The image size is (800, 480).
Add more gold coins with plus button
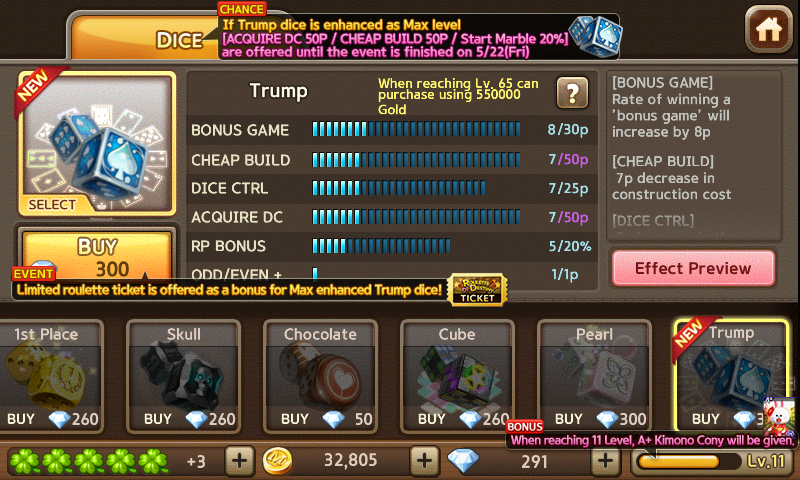tap(425, 461)
